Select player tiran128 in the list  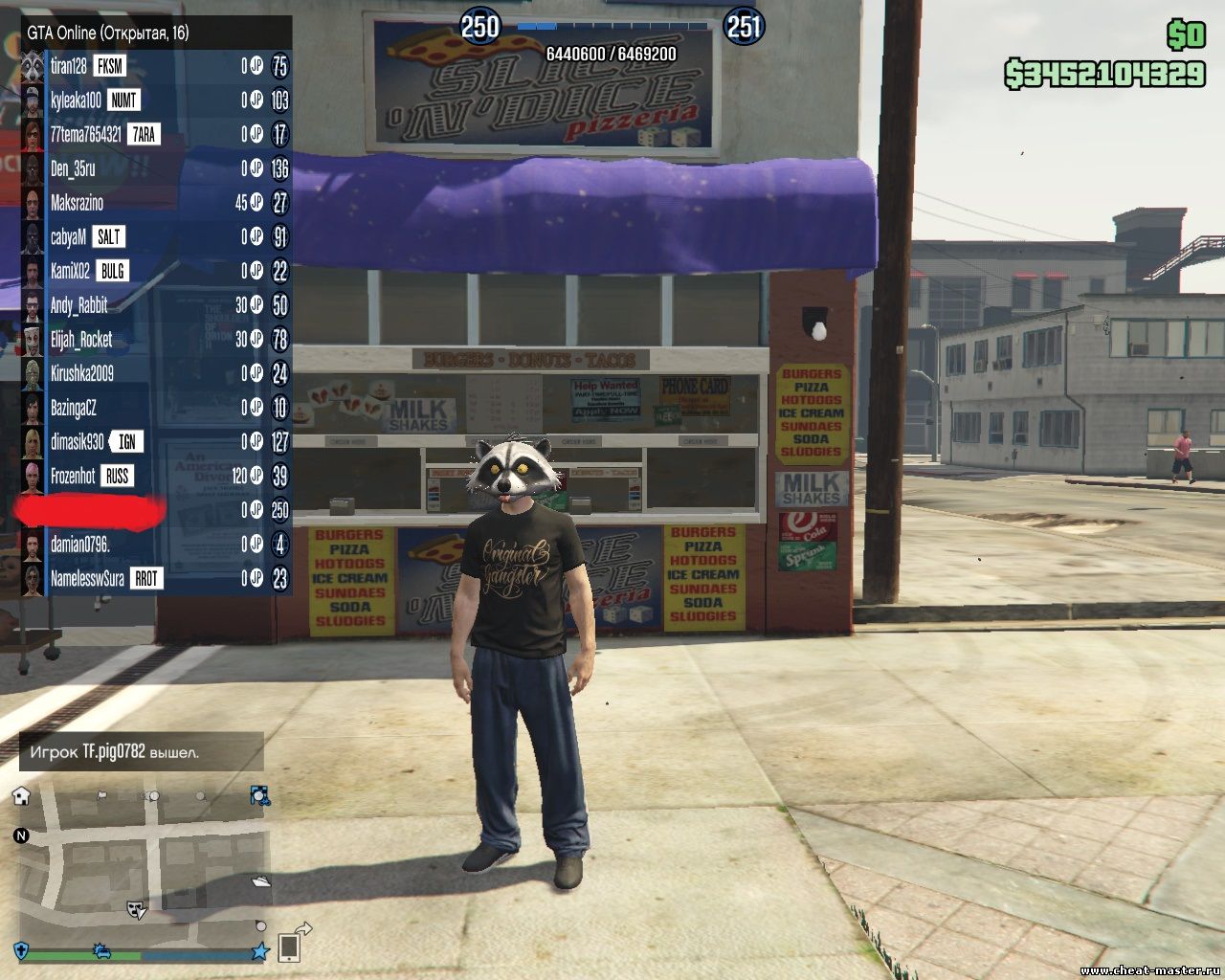69,66
